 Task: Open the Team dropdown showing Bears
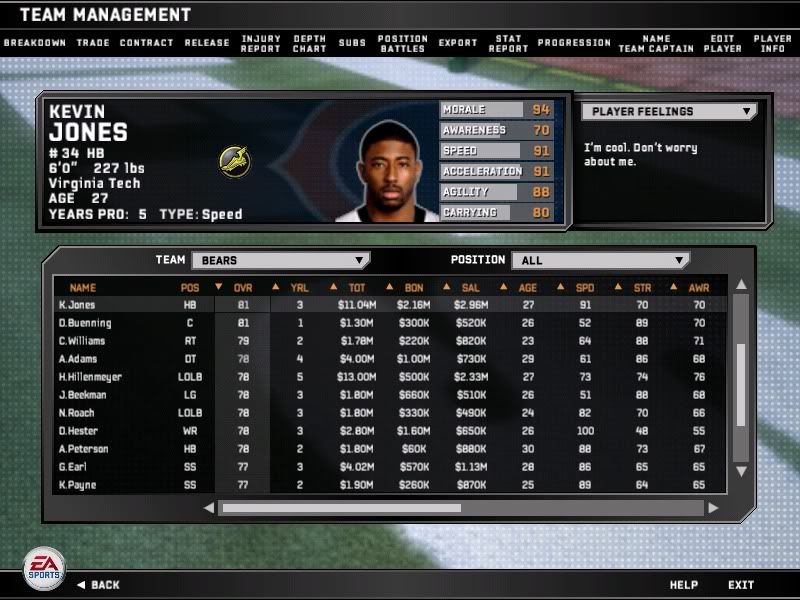click(x=280, y=260)
